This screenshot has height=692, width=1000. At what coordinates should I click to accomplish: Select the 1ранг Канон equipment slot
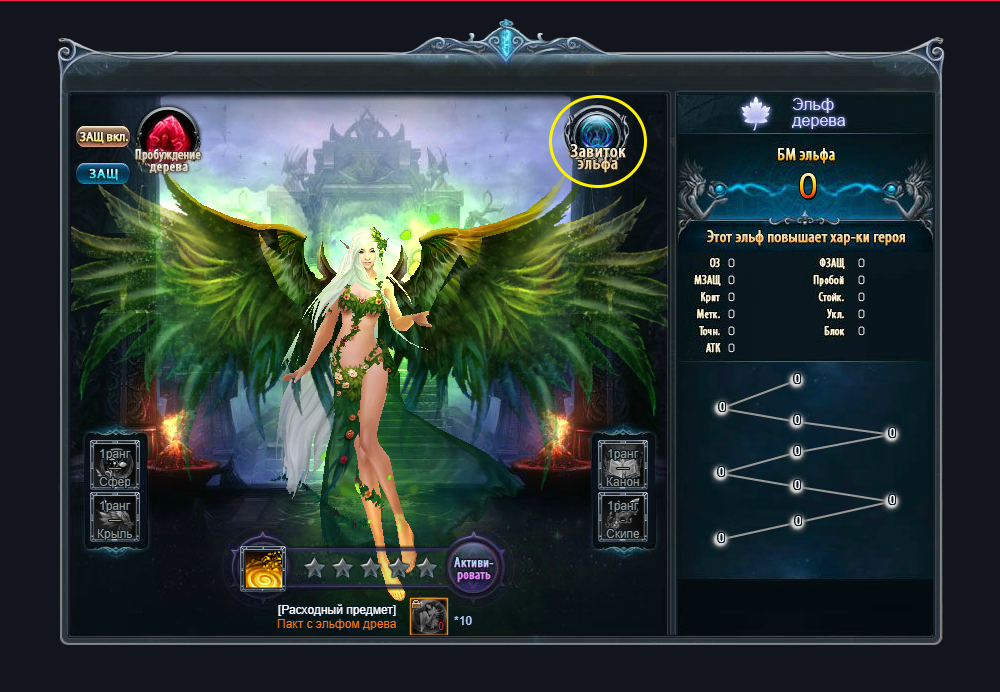tap(623, 465)
